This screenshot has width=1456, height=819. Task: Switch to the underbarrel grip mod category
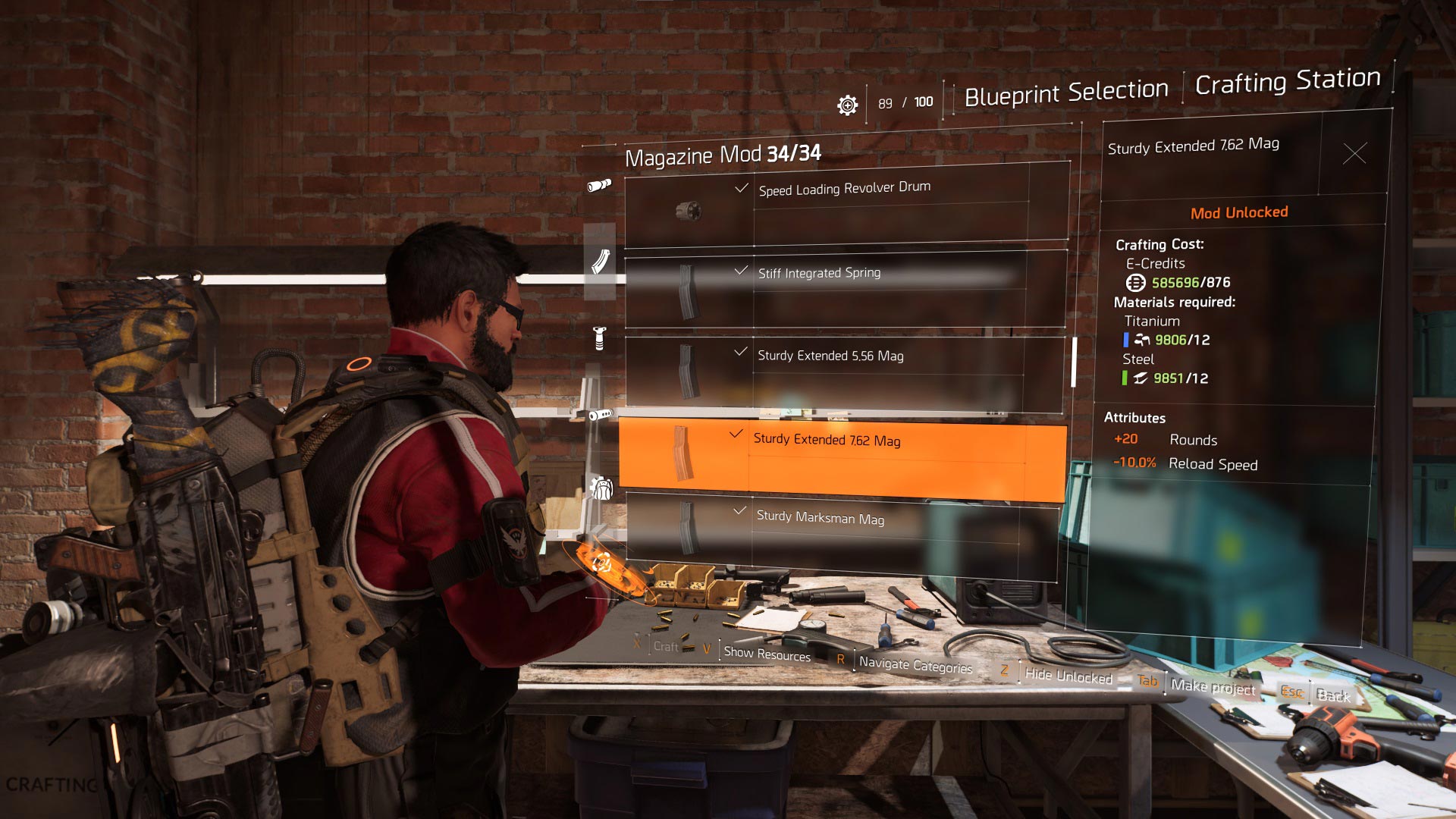[599, 337]
